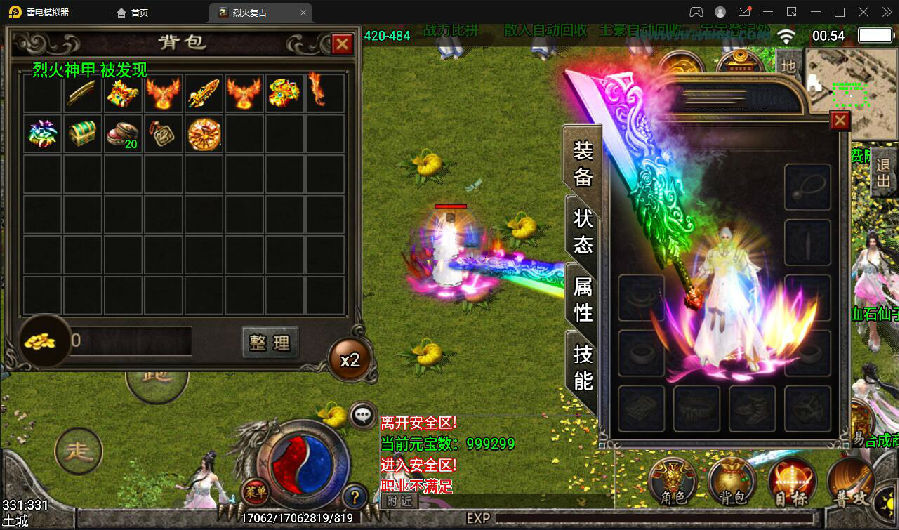
Task: Click the 整理 sort button
Action: coord(270,343)
